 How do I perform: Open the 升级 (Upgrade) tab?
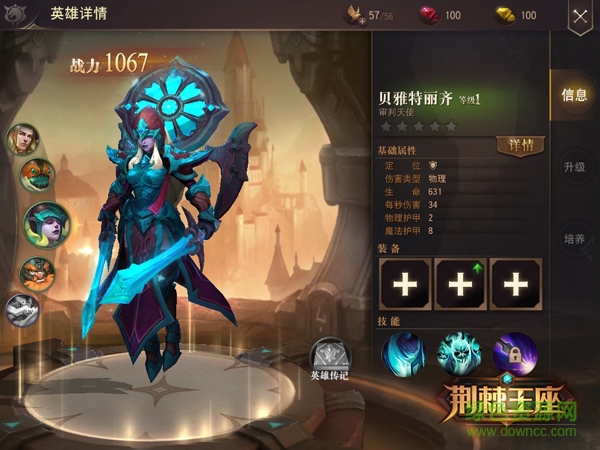tap(575, 167)
